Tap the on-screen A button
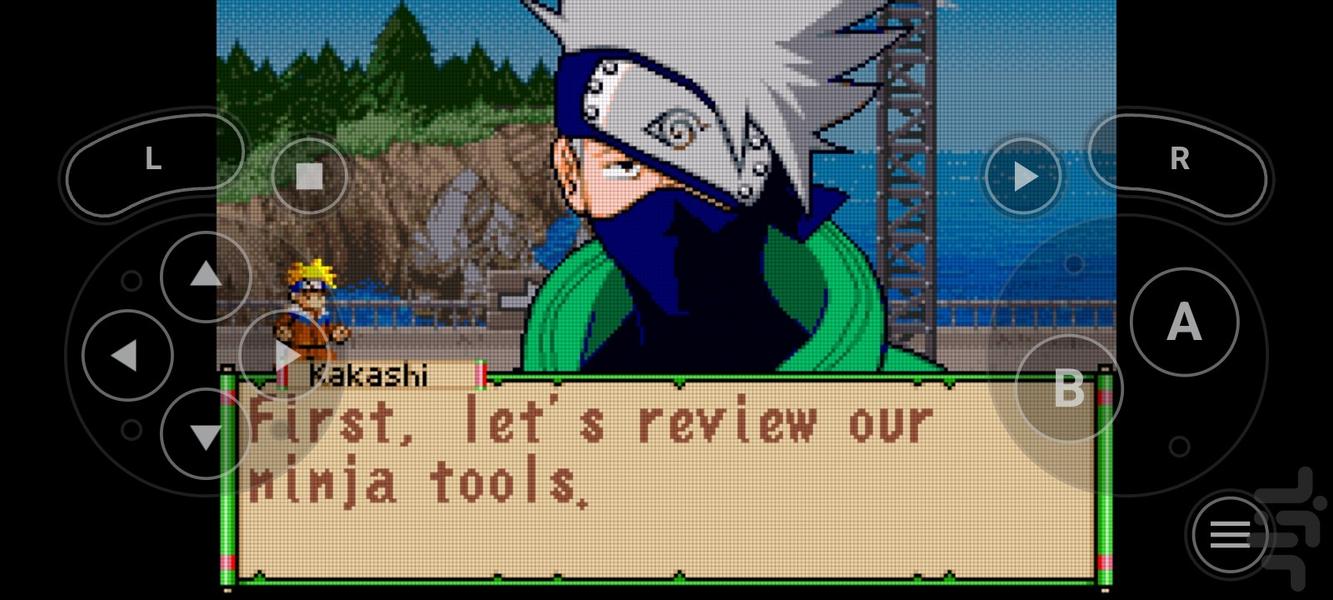1333x600 pixels. (x=1184, y=322)
